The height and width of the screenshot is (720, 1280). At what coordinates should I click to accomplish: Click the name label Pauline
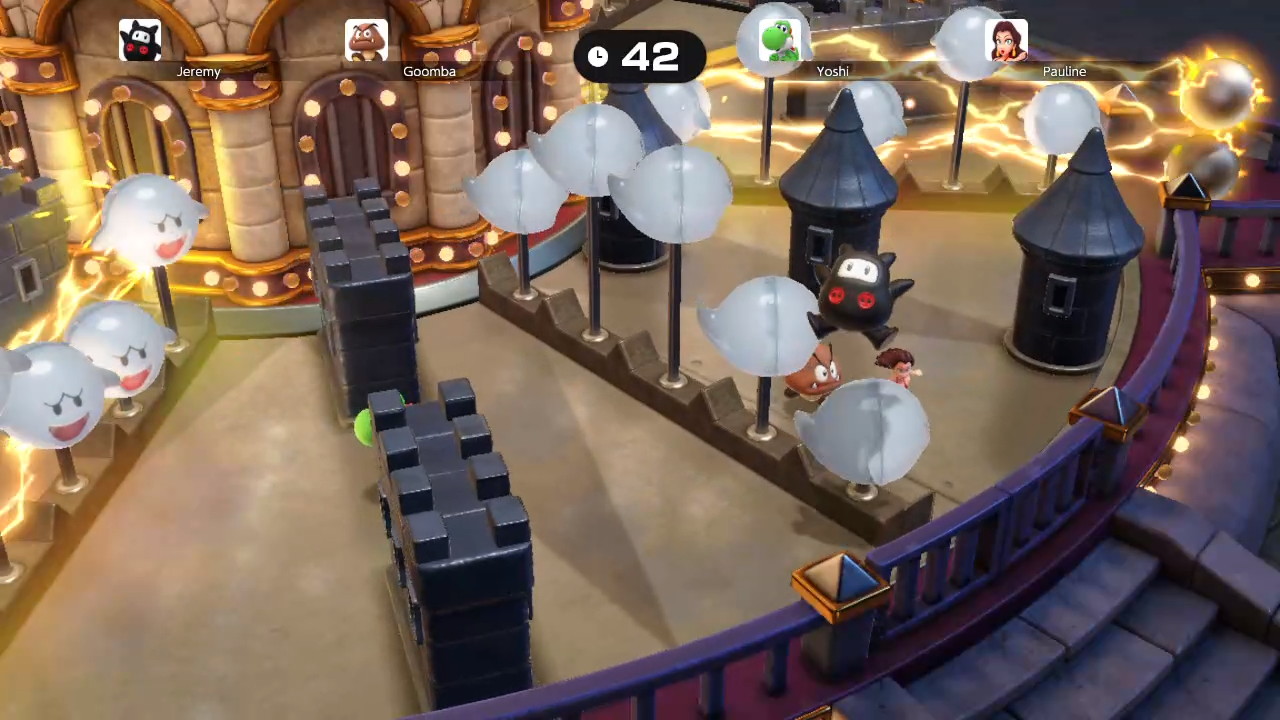1064,71
